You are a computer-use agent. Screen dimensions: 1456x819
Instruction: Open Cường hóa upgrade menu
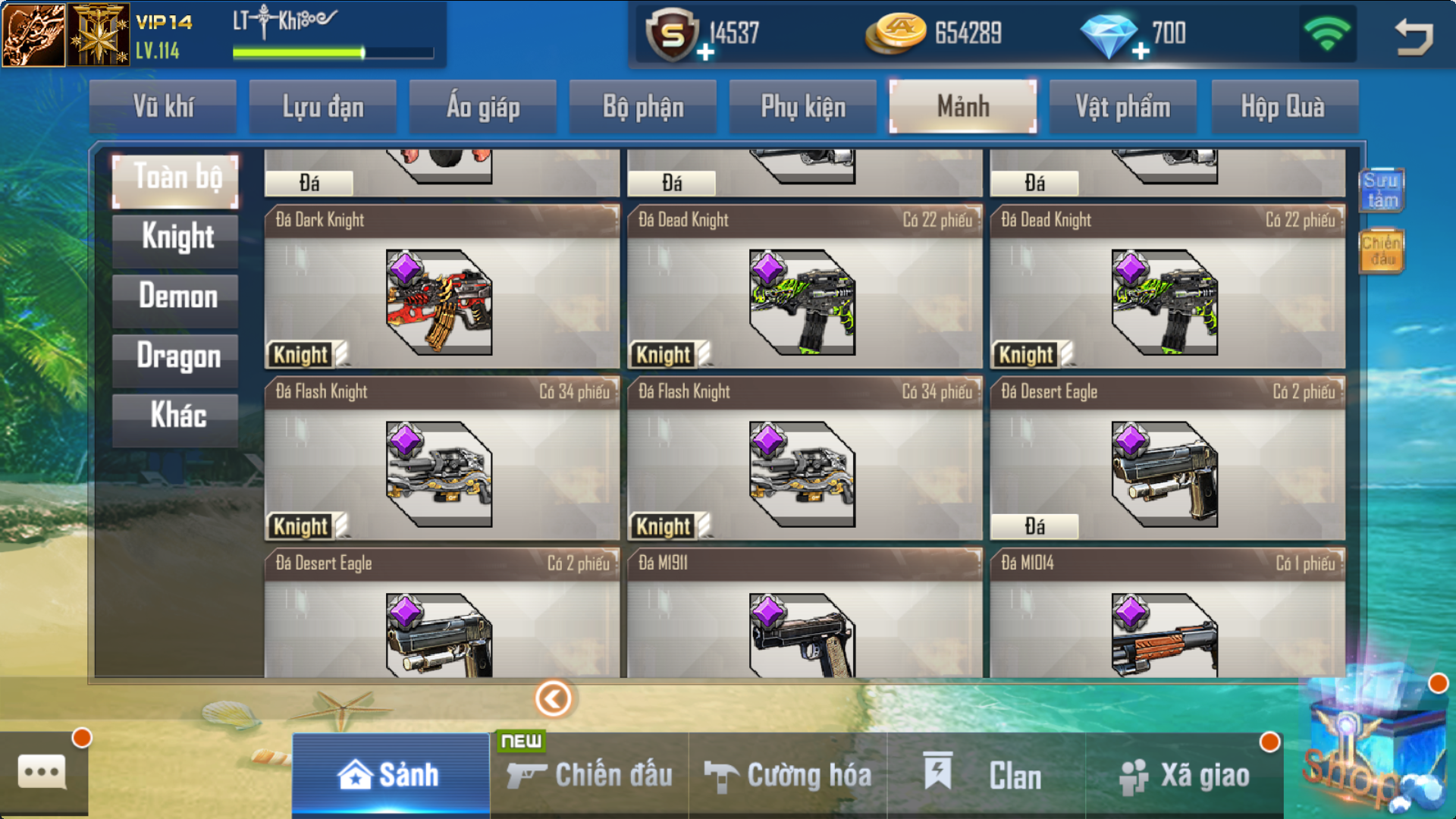click(x=788, y=775)
